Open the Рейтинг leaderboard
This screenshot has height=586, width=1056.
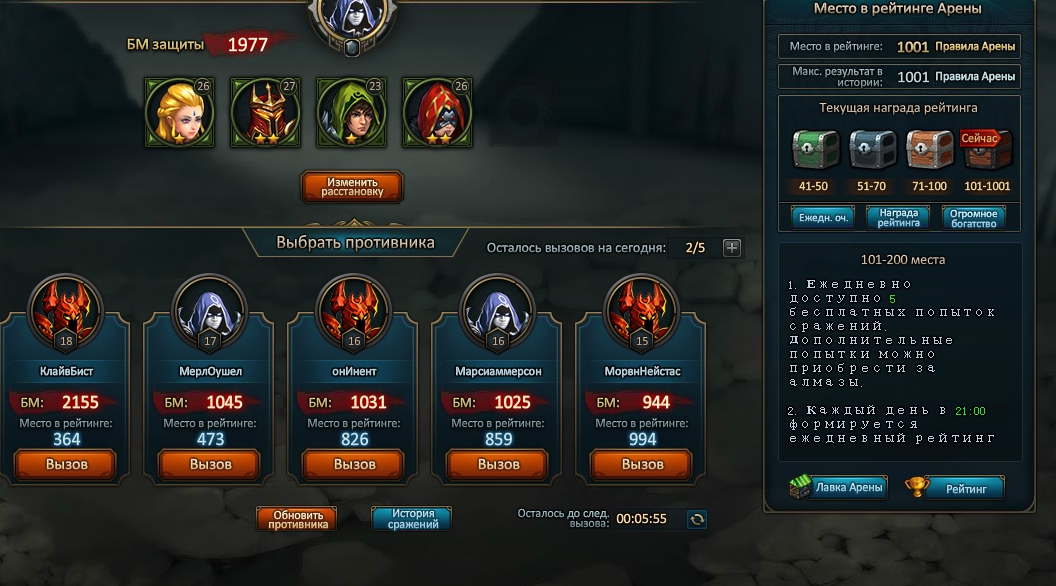[x=955, y=488]
